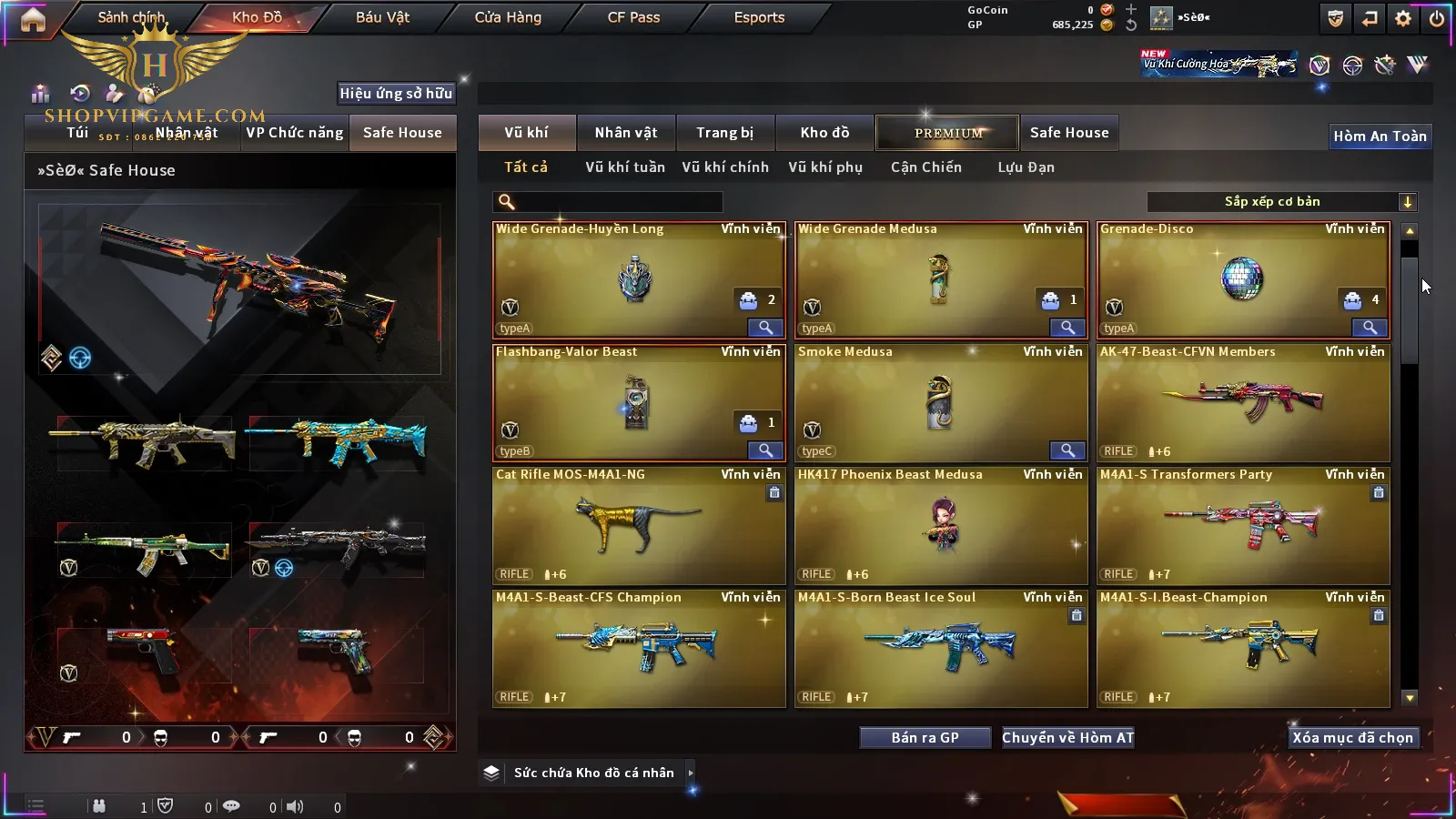Open settings gear icon
Image resolution: width=1456 pixels, height=819 pixels.
[x=1403, y=18]
